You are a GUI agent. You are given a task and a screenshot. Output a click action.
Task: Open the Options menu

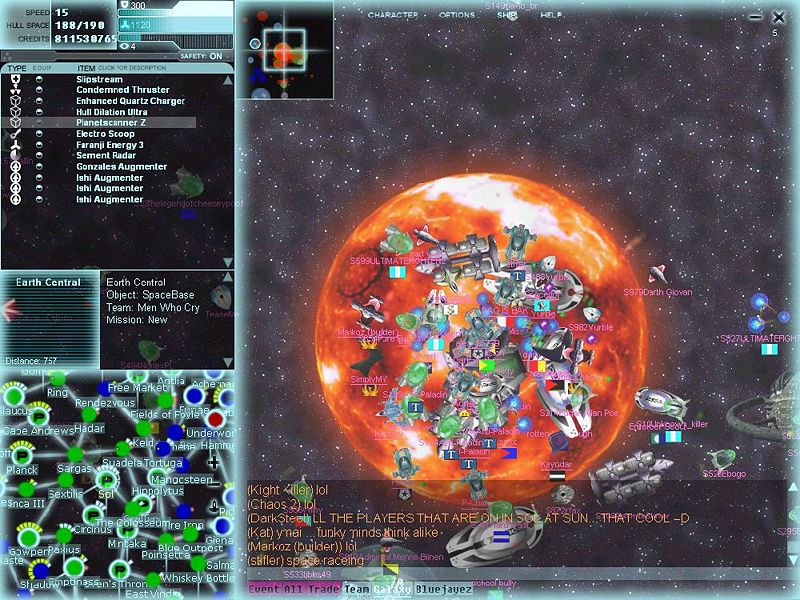(457, 16)
